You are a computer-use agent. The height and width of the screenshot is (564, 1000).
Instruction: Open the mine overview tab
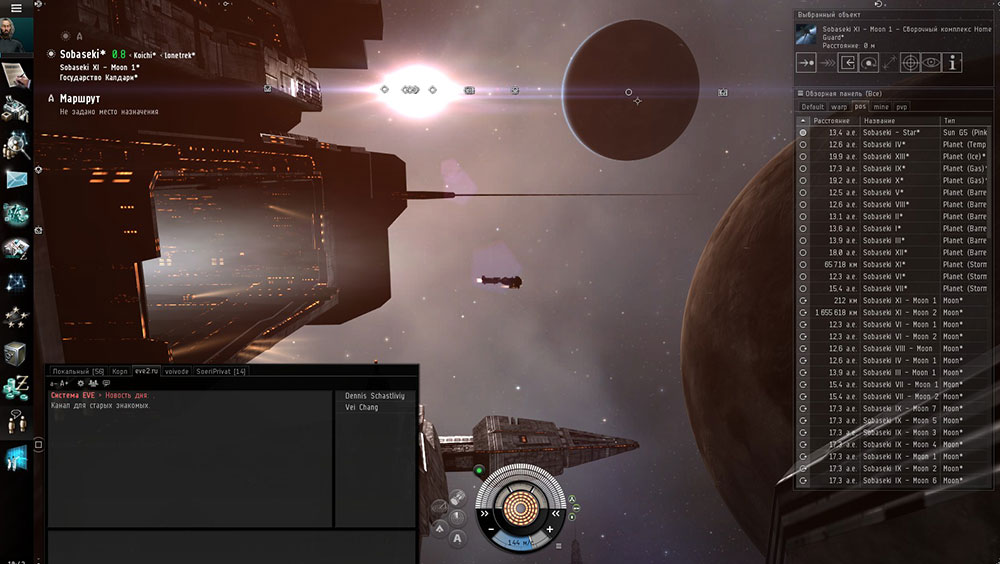pyautogui.click(x=880, y=106)
